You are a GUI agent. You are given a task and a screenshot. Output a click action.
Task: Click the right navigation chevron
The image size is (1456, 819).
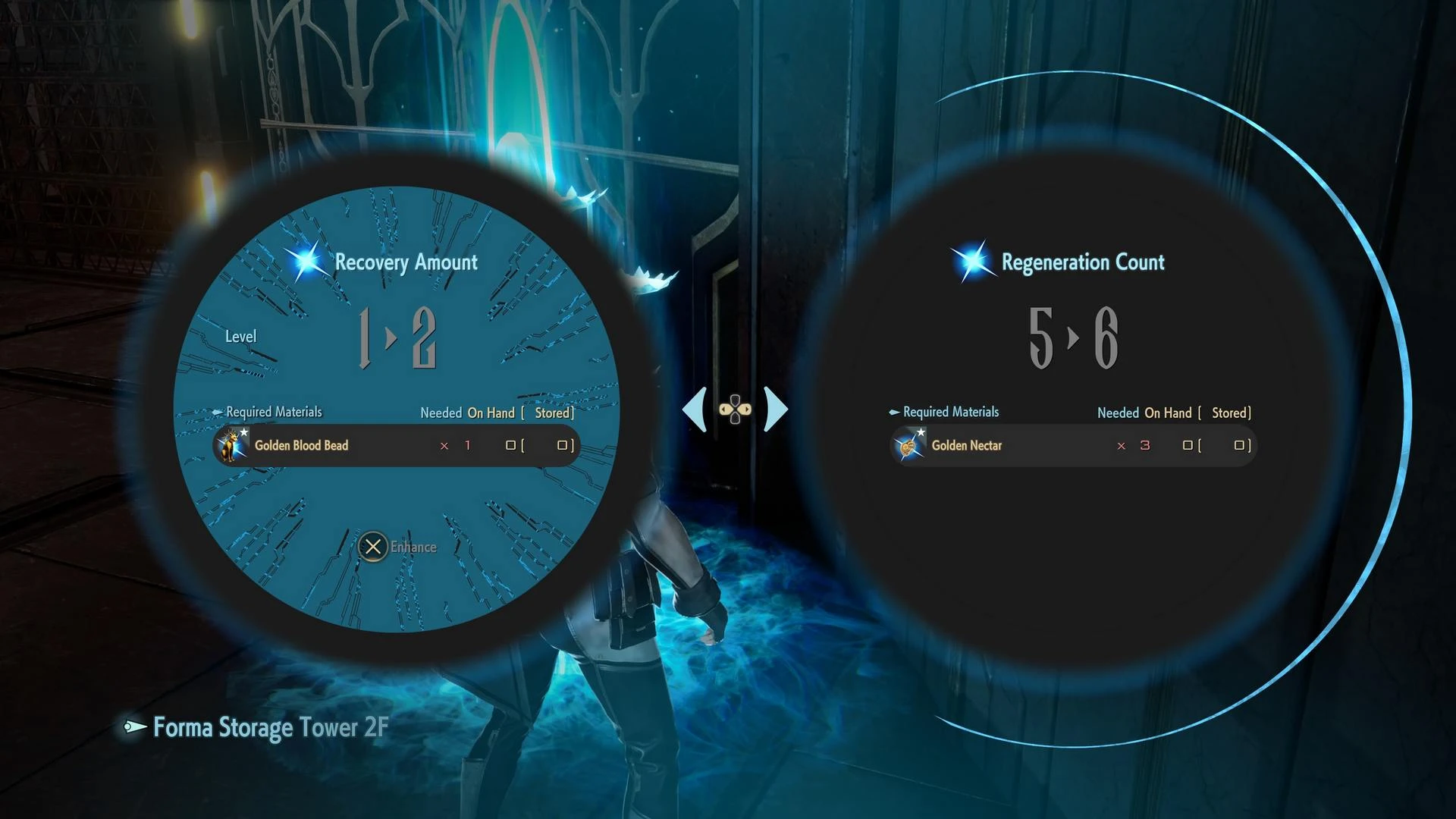pyautogui.click(x=775, y=408)
